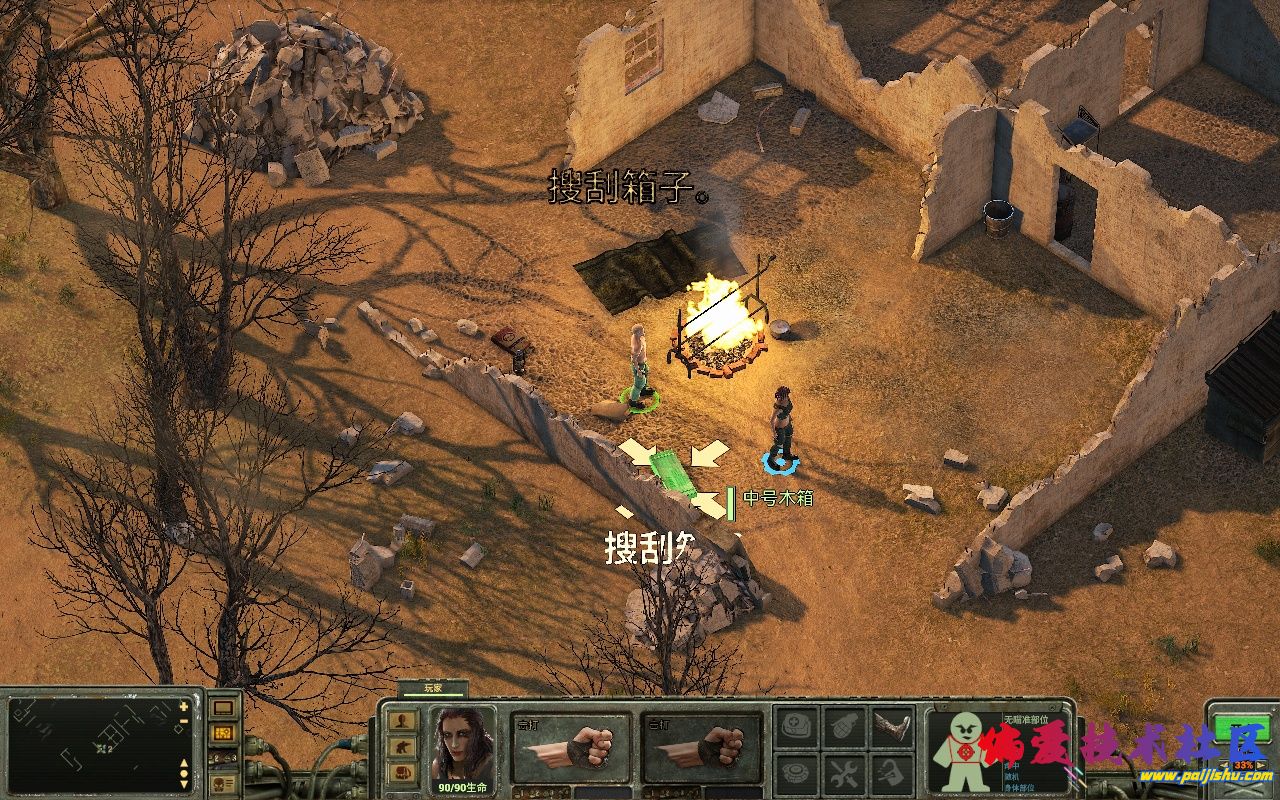Screen dimensions: 1280x800
Task: Open the character sheet person icon
Action: click(x=402, y=719)
